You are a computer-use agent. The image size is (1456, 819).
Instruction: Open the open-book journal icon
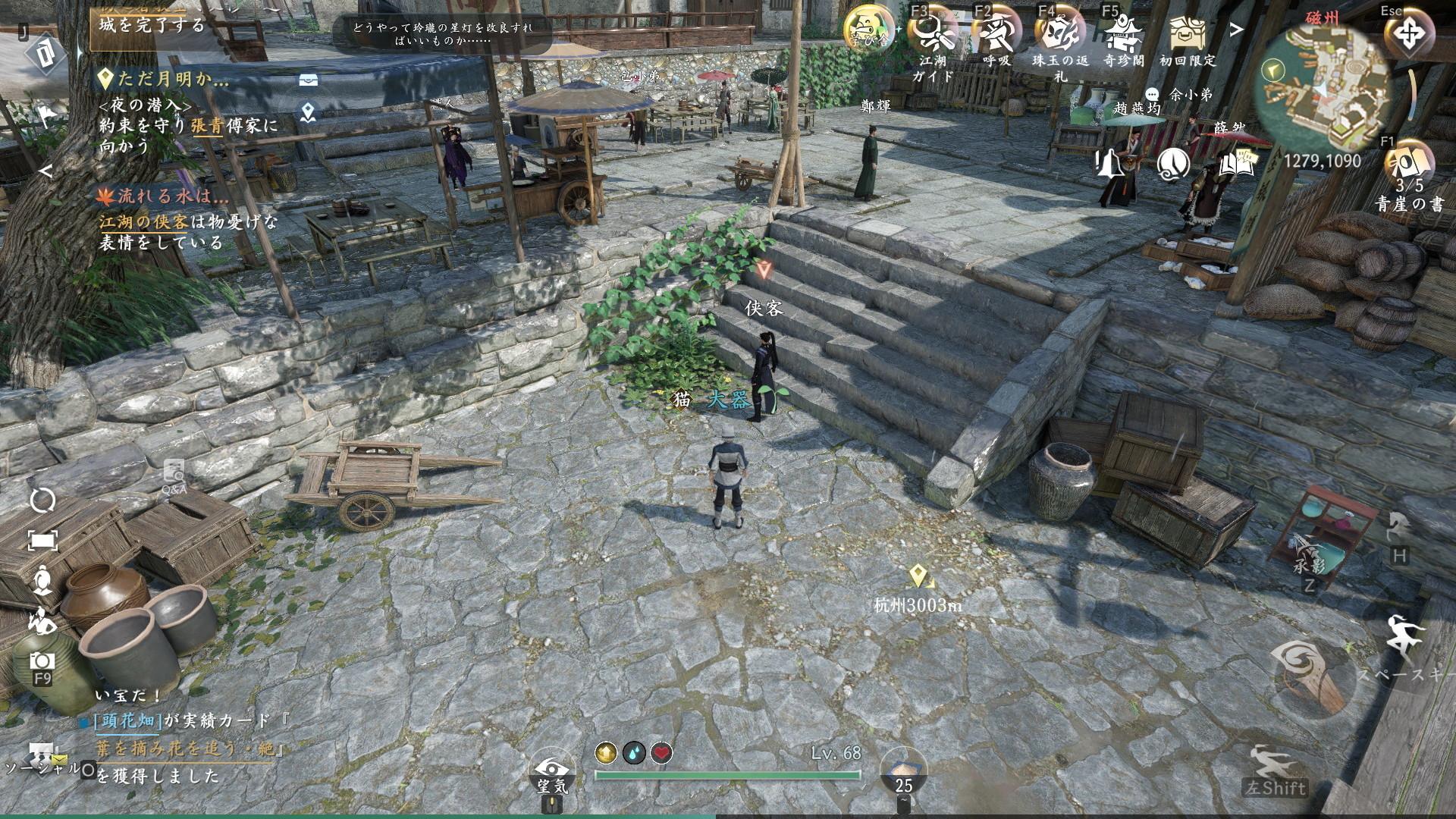coord(1236,163)
